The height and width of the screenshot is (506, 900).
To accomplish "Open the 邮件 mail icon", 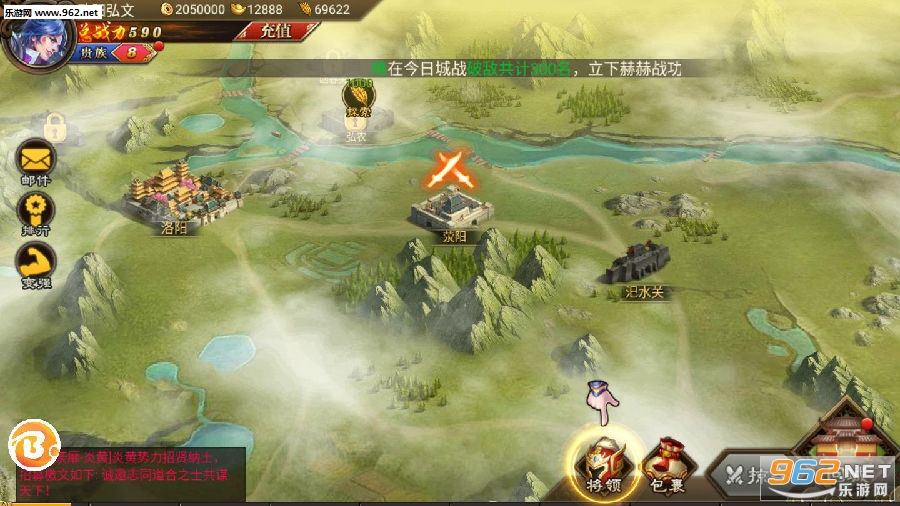I will pos(36,160).
